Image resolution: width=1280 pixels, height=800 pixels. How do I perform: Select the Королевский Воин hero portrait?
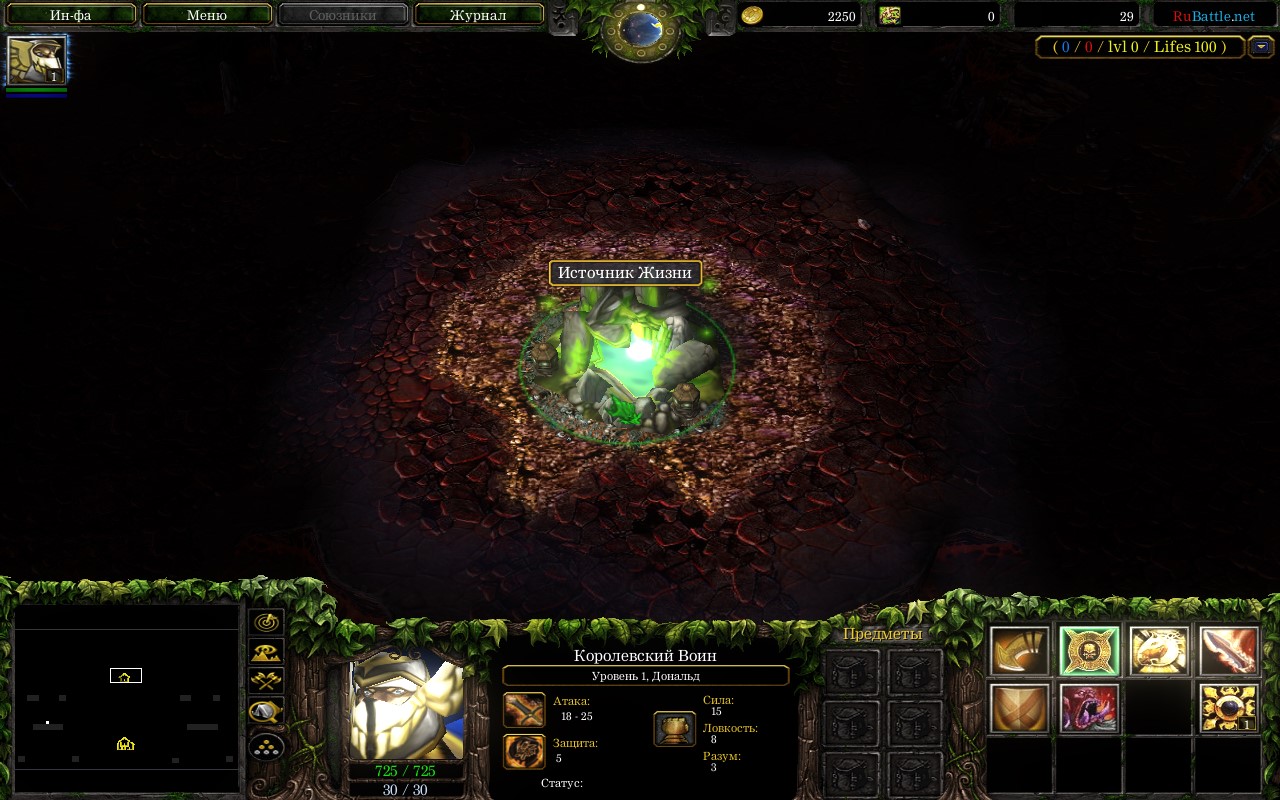(404, 710)
